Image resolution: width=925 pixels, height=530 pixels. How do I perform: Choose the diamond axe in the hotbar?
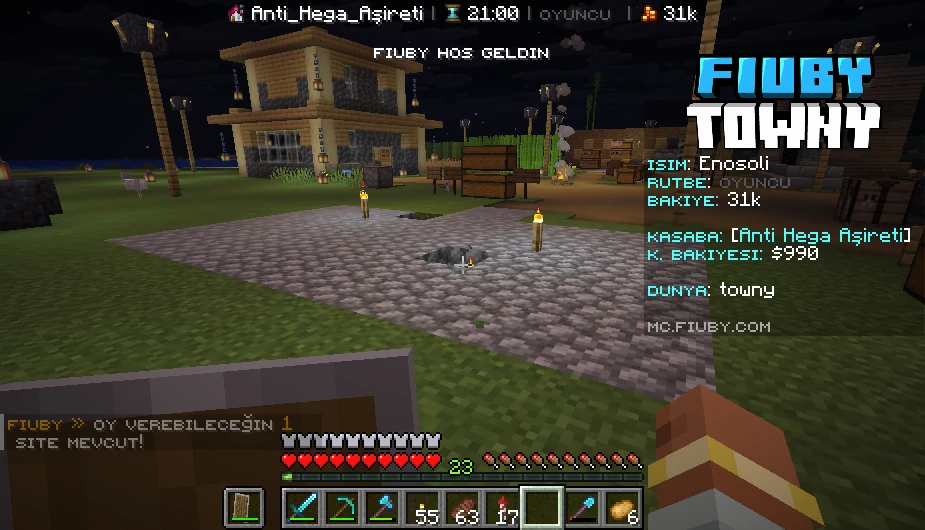pyautogui.click(x=383, y=508)
